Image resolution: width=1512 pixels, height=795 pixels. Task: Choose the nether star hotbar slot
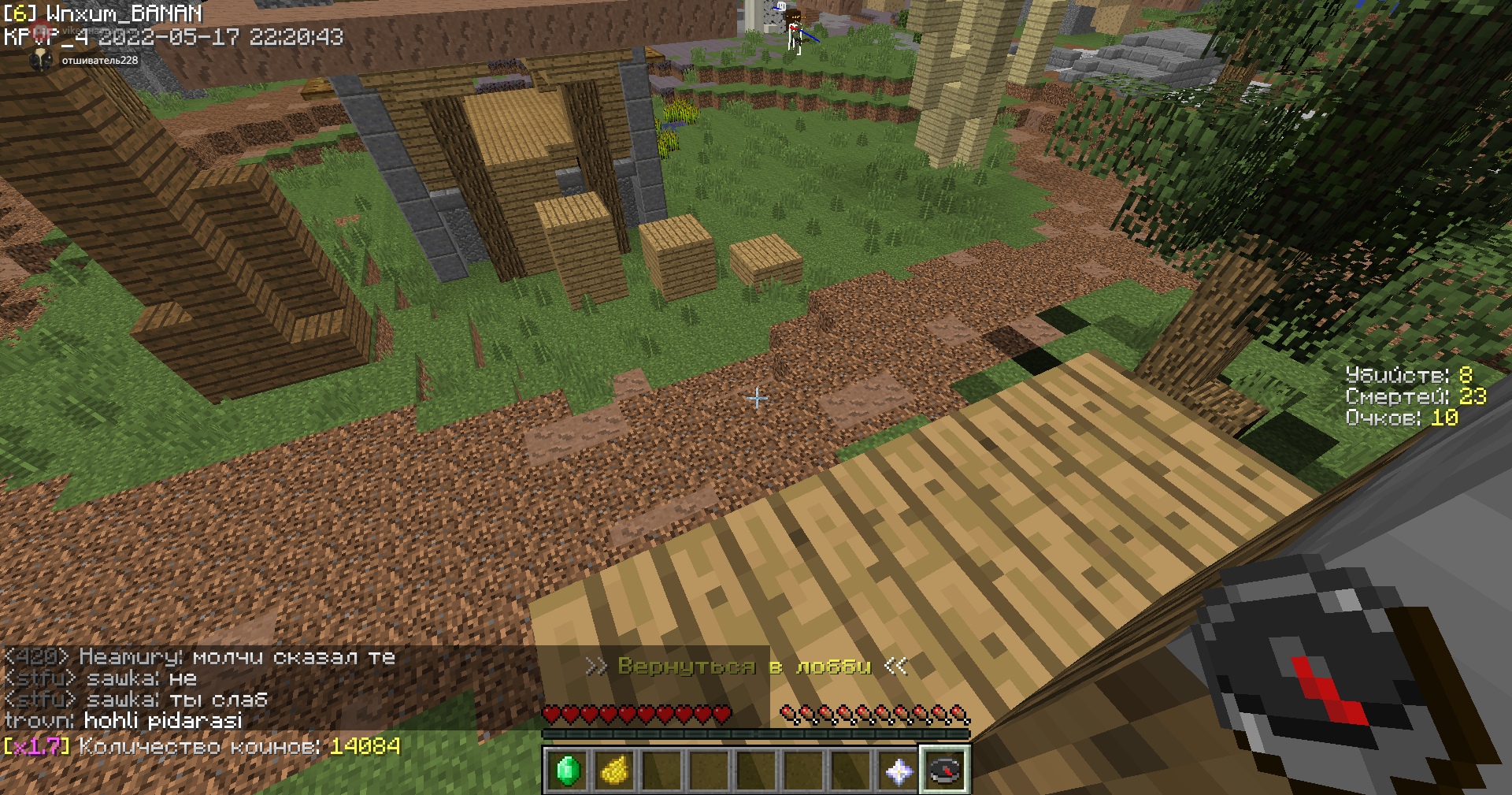[x=899, y=770]
